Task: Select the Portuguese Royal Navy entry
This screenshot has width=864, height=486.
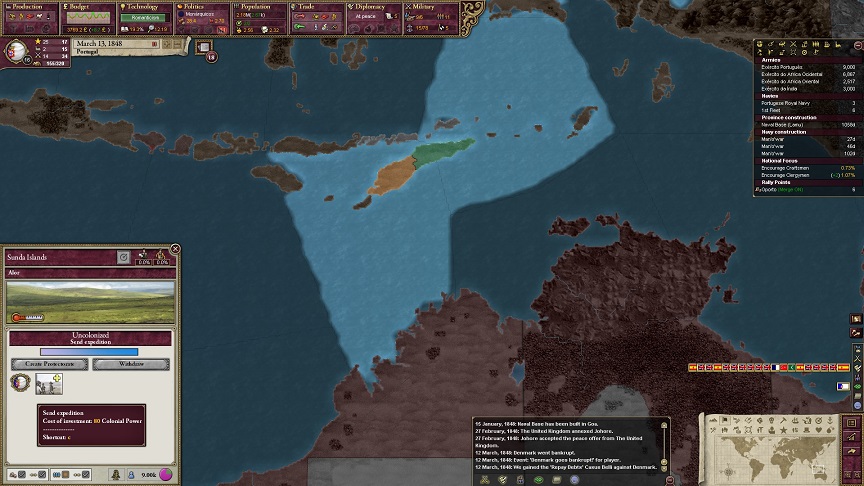Action: pyautogui.click(x=790, y=103)
